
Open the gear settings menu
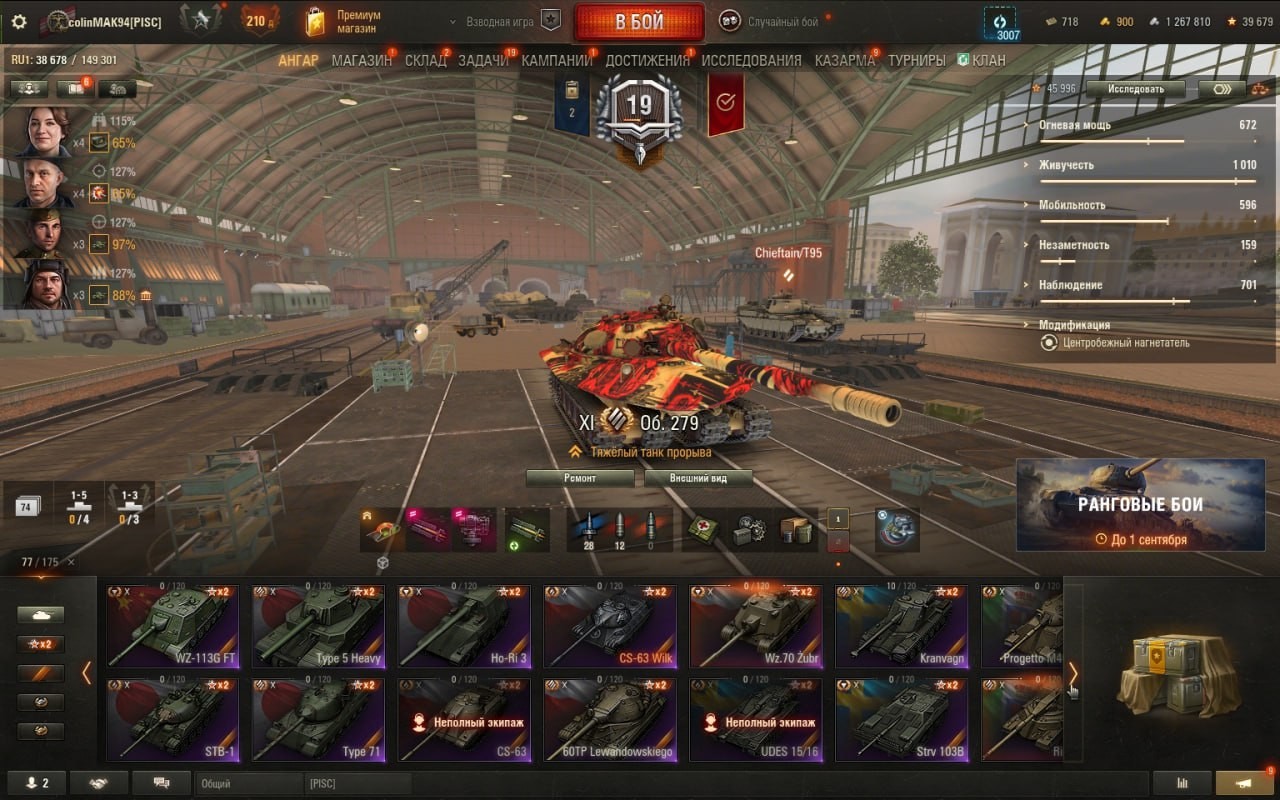click(19, 21)
